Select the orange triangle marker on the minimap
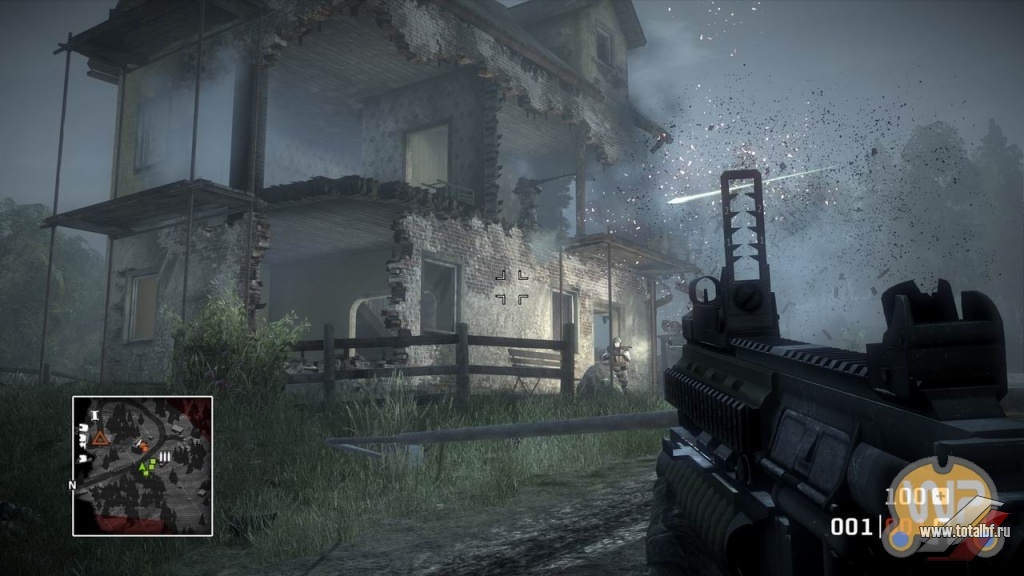 click(99, 437)
